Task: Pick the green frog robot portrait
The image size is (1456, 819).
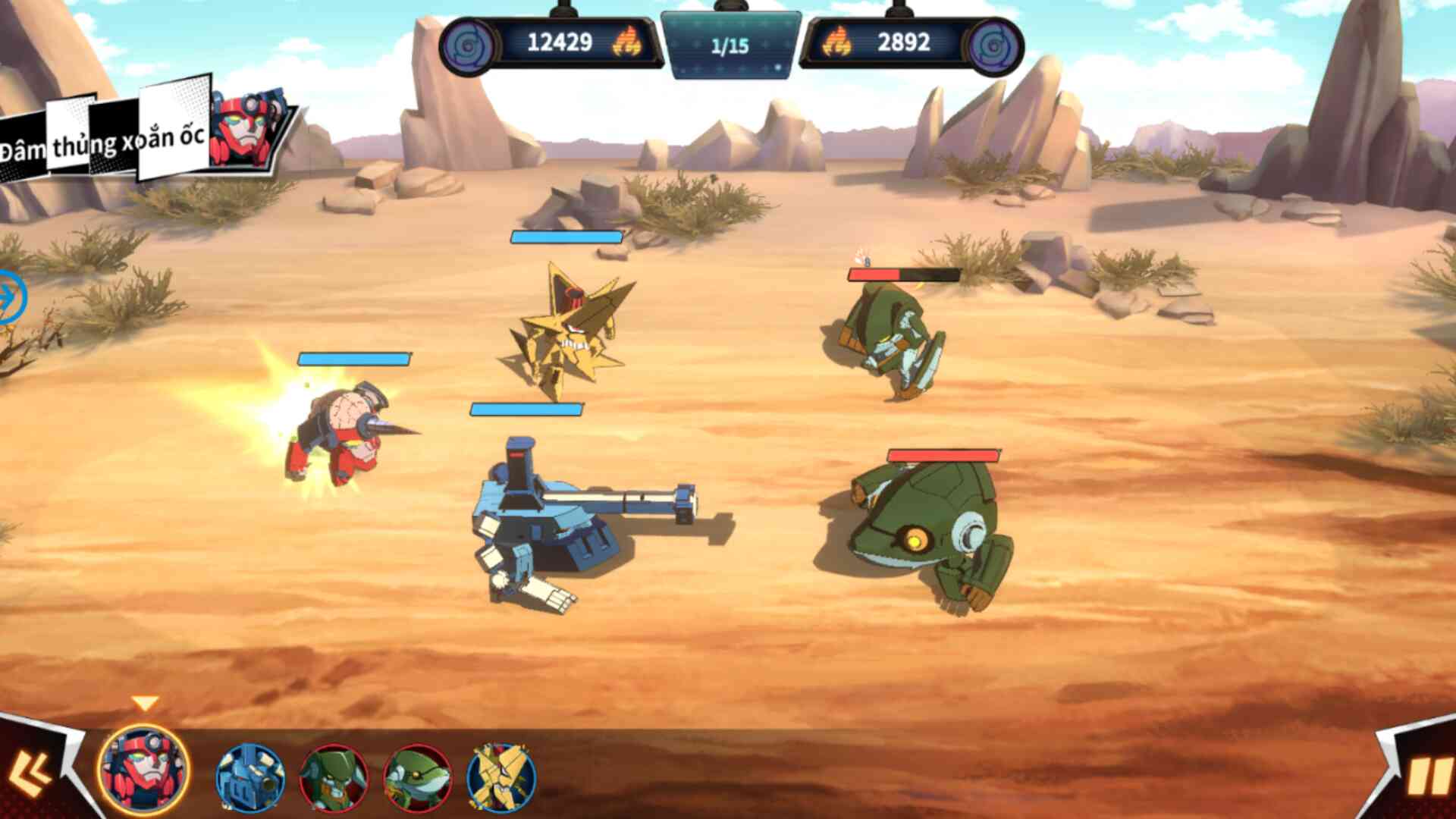Action: click(417, 778)
